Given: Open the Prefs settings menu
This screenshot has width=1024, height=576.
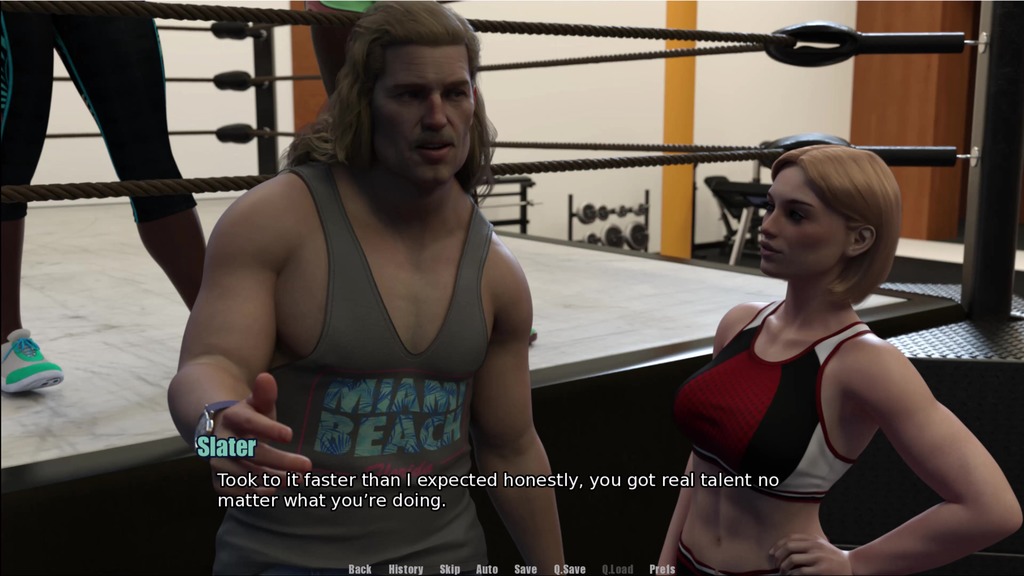Looking at the screenshot, I should click(662, 569).
